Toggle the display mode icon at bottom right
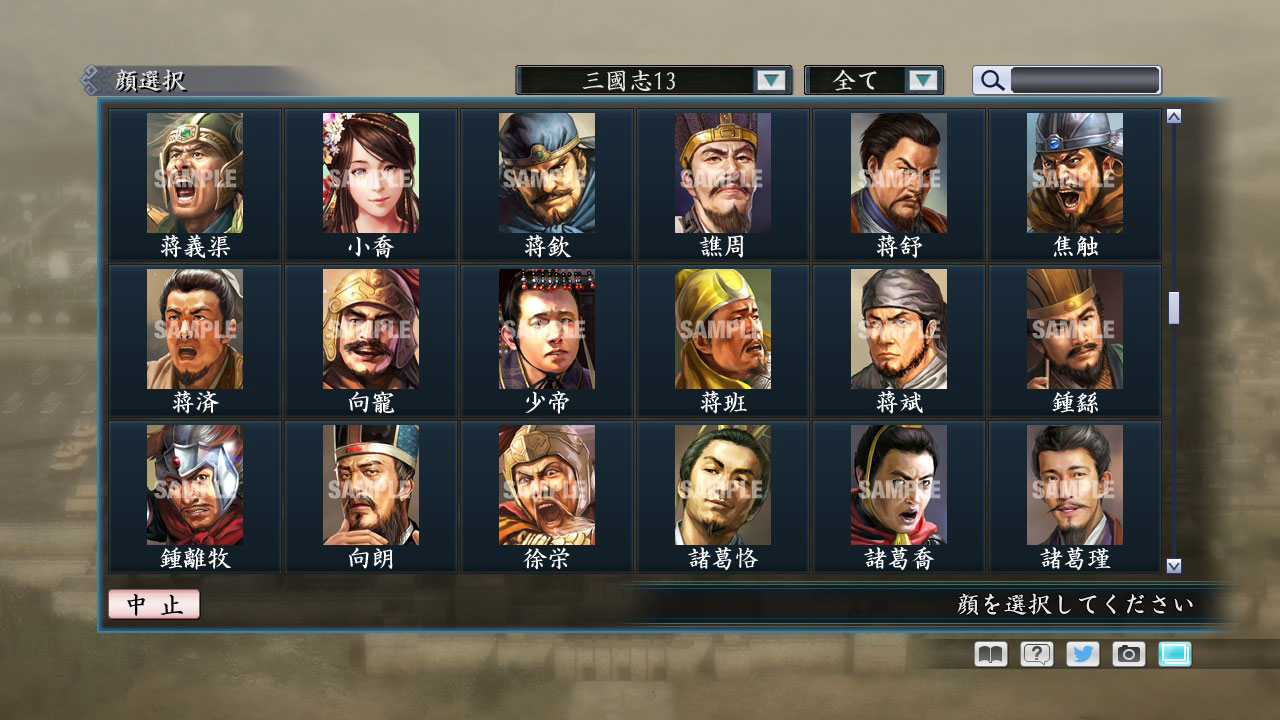1280x720 pixels. [1175, 654]
